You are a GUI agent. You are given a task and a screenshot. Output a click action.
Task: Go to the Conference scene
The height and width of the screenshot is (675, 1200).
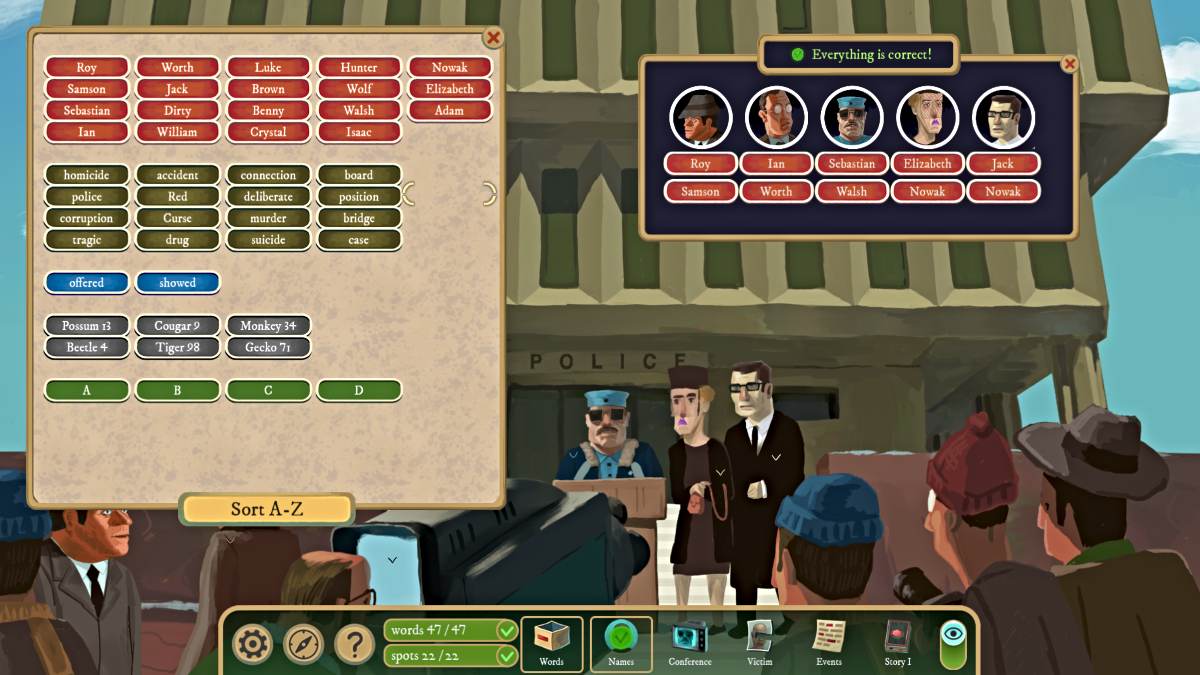click(690, 643)
